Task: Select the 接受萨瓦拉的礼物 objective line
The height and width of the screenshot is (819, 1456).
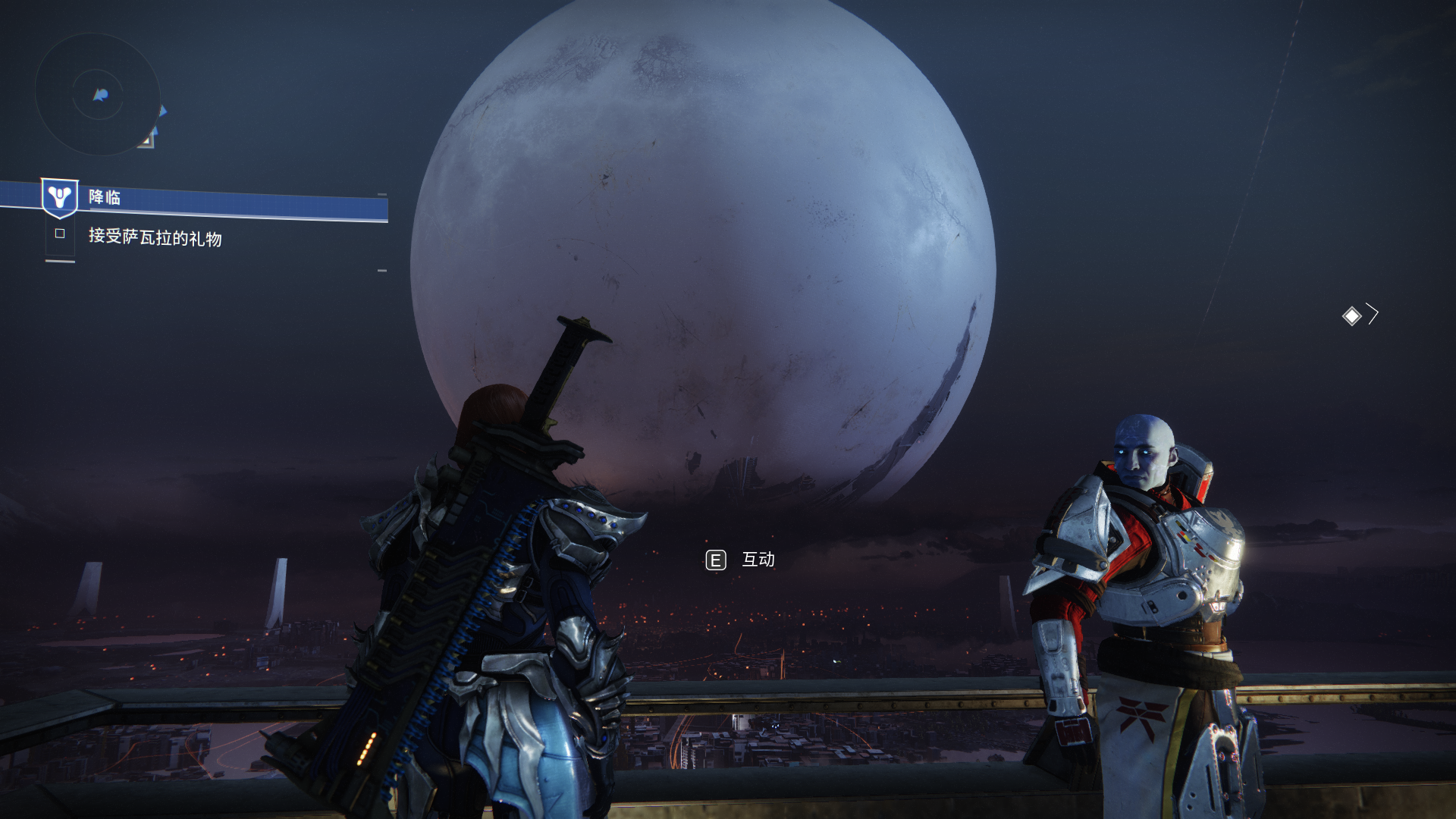Action: [155, 238]
